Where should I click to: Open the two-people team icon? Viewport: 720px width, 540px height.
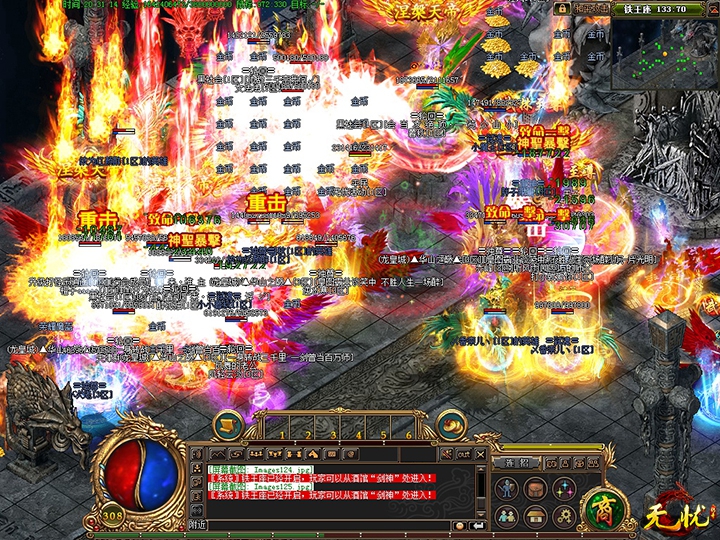pyautogui.click(x=509, y=516)
